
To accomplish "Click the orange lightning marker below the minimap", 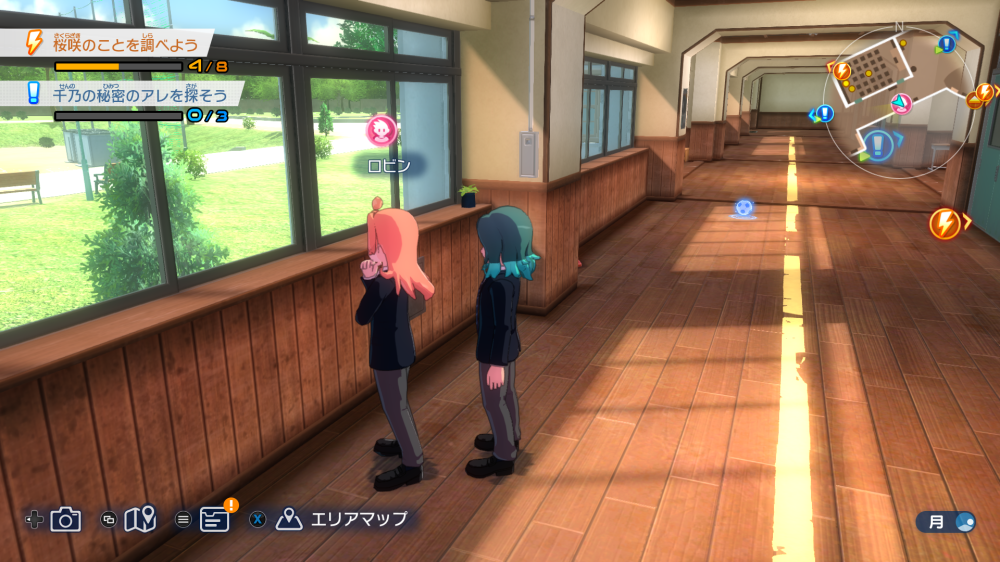I will pos(944,223).
